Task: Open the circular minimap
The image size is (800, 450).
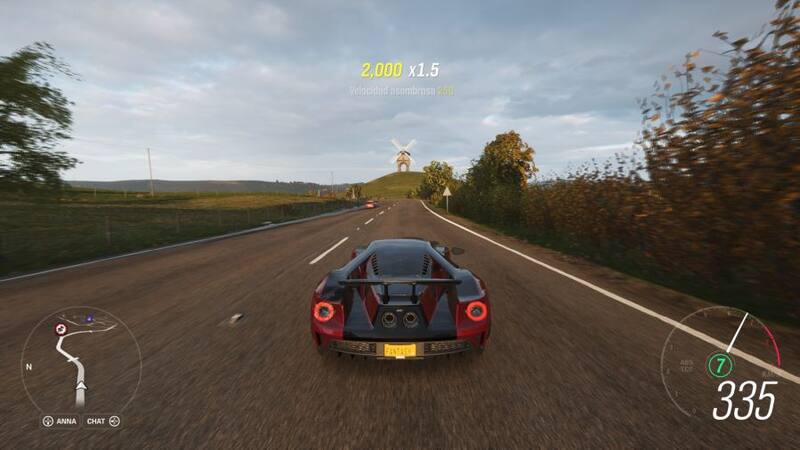Action: [x=80, y=362]
